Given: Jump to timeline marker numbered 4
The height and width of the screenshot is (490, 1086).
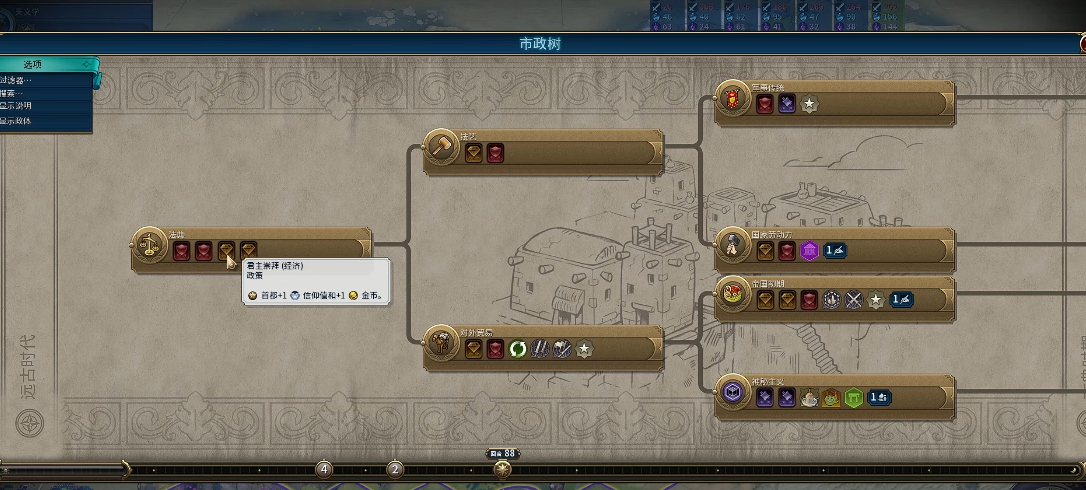Looking at the screenshot, I should [324, 469].
